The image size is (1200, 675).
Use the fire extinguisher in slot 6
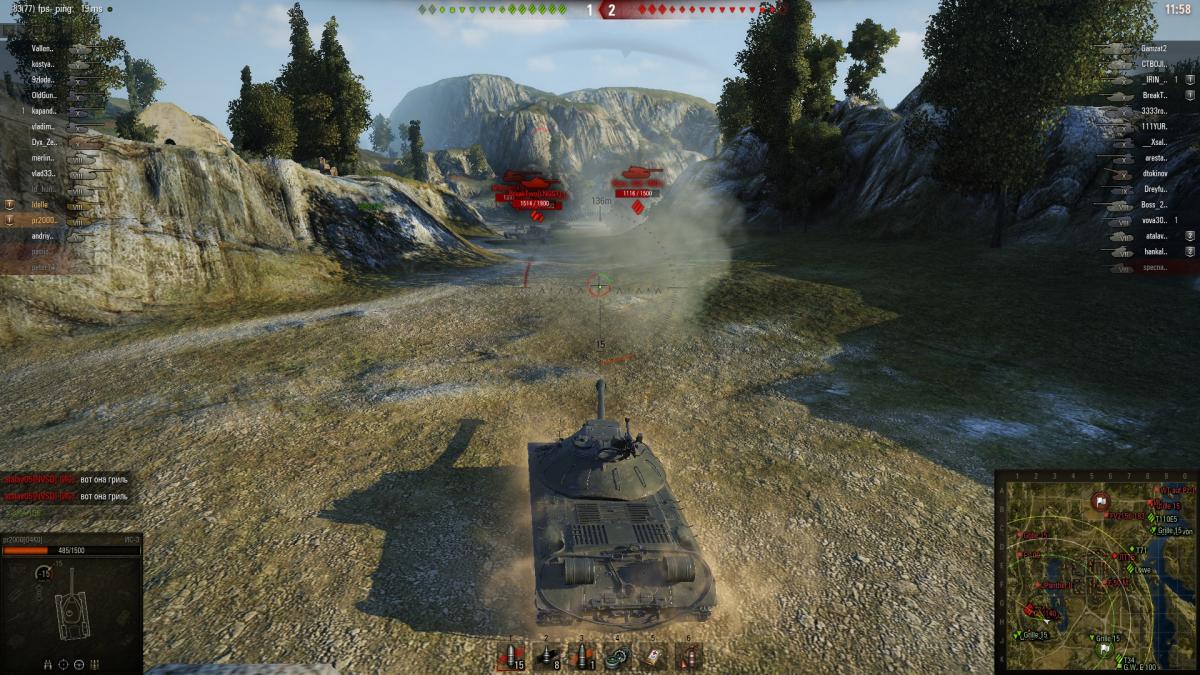click(x=688, y=656)
